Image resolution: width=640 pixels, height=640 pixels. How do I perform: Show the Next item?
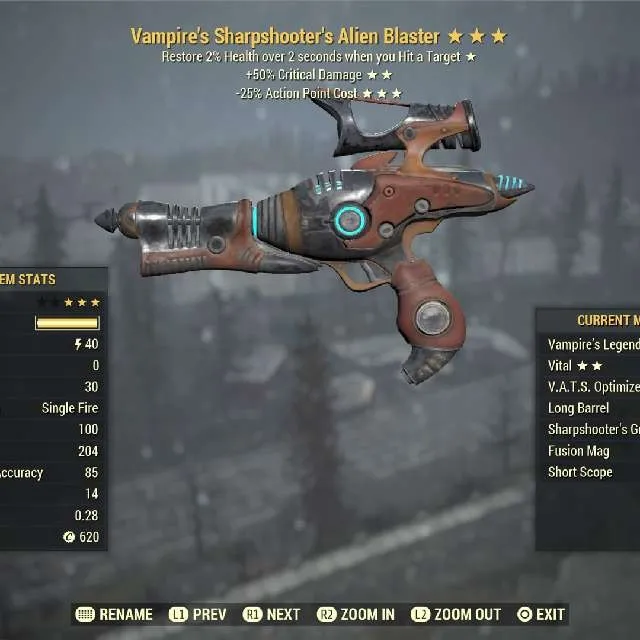[272, 614]
